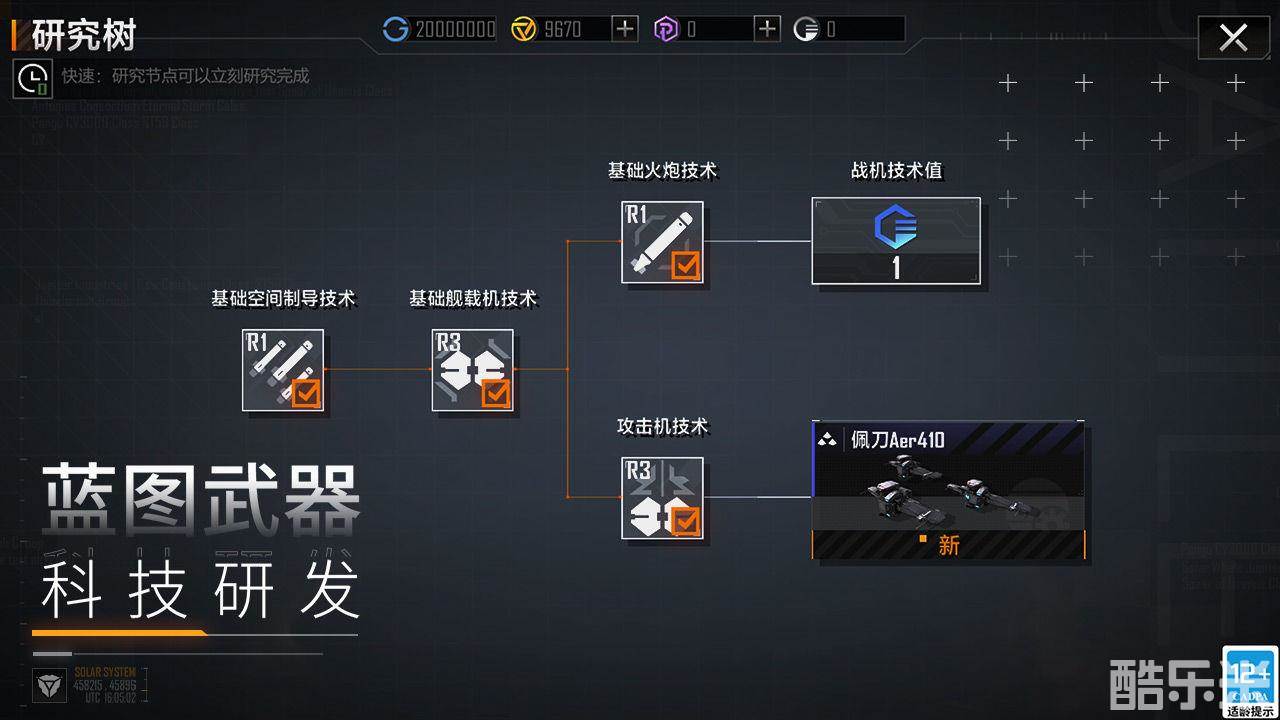This screenshot has width=1280, height=720.
Task: Select the 基础火炮技术 R1 node
Action: pos(663,241)
